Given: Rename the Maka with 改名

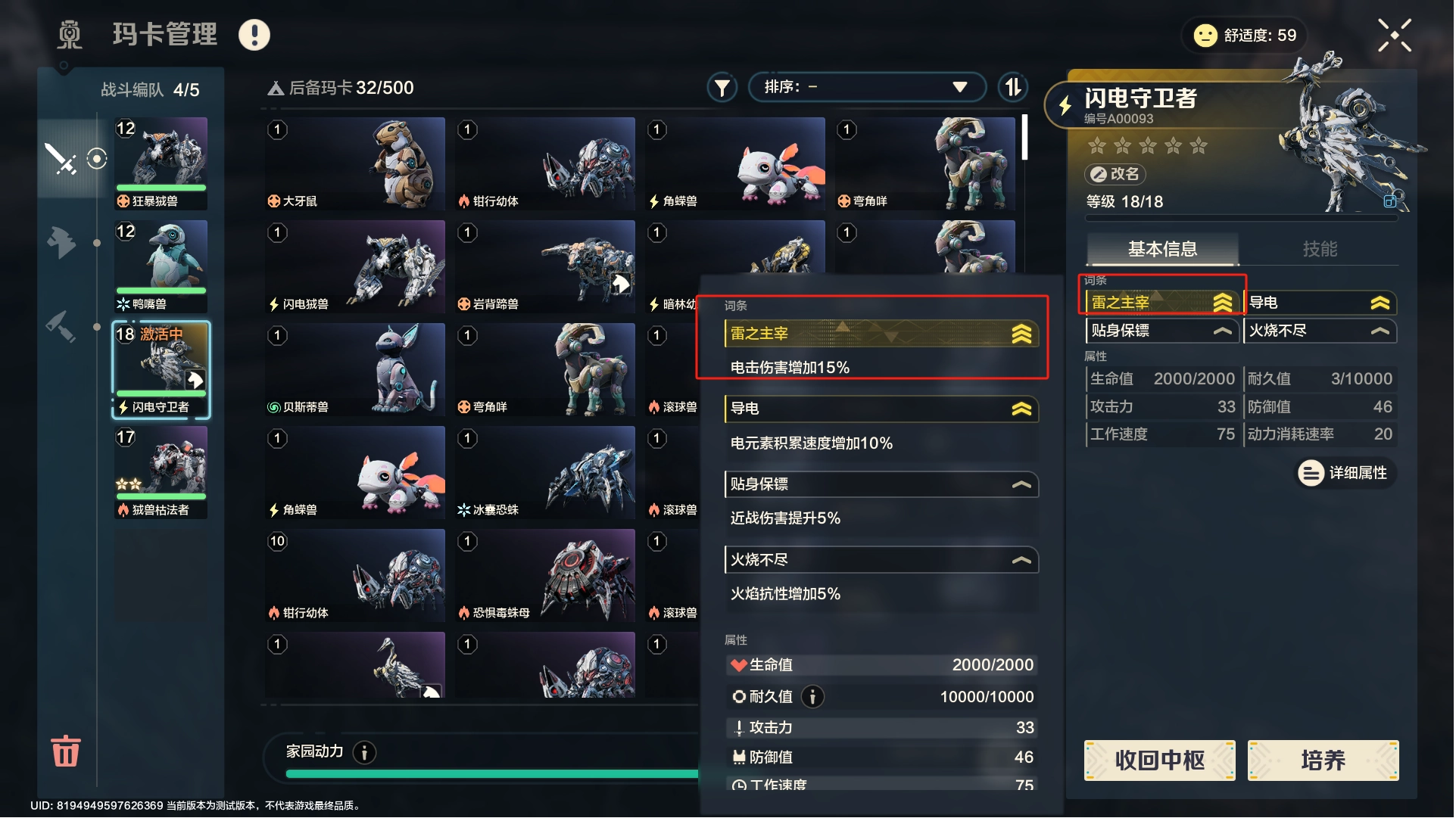Looking at the screenshot, I should (x=1115, y=174).
